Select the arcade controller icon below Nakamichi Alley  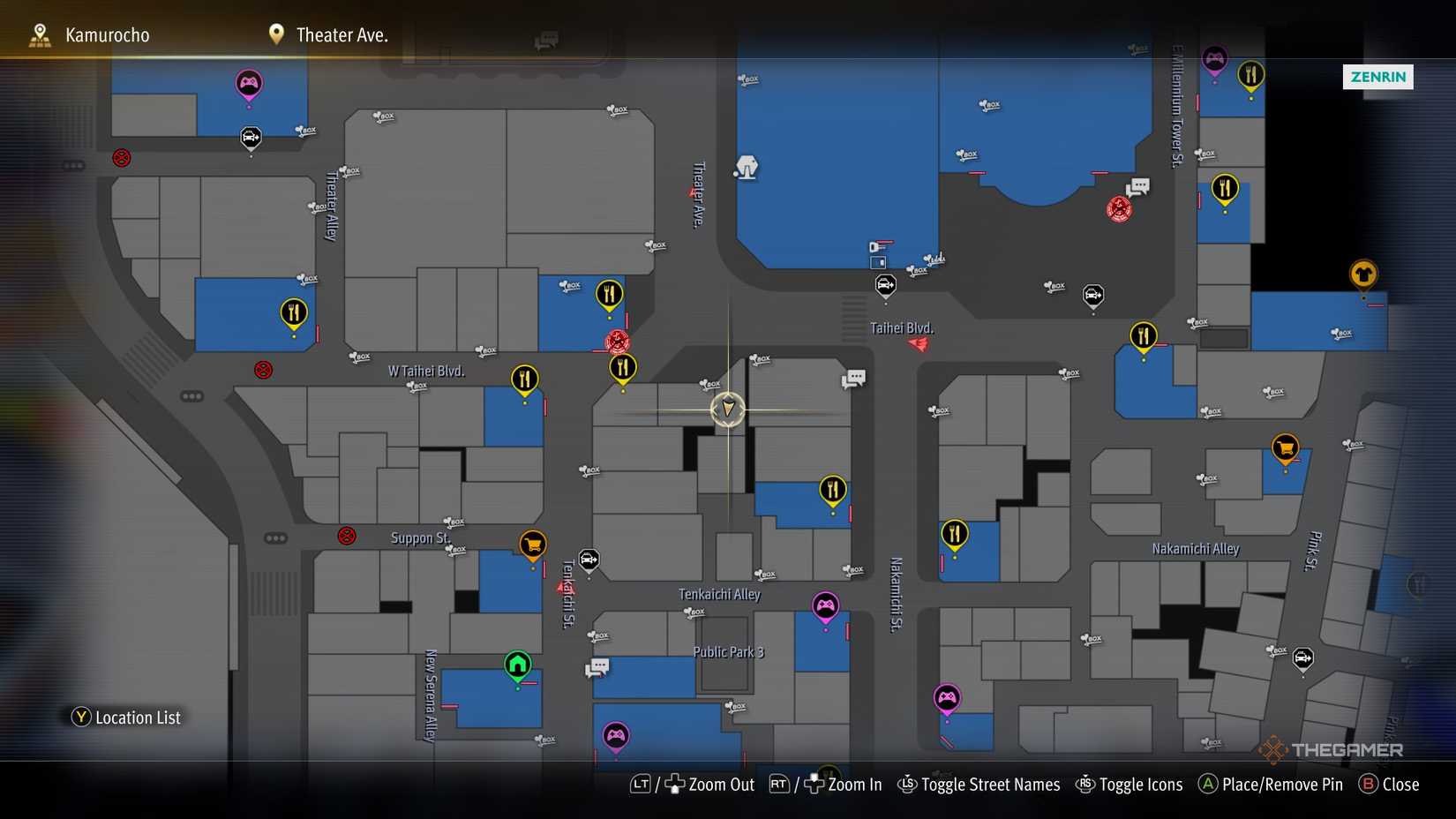coord(948,696)
